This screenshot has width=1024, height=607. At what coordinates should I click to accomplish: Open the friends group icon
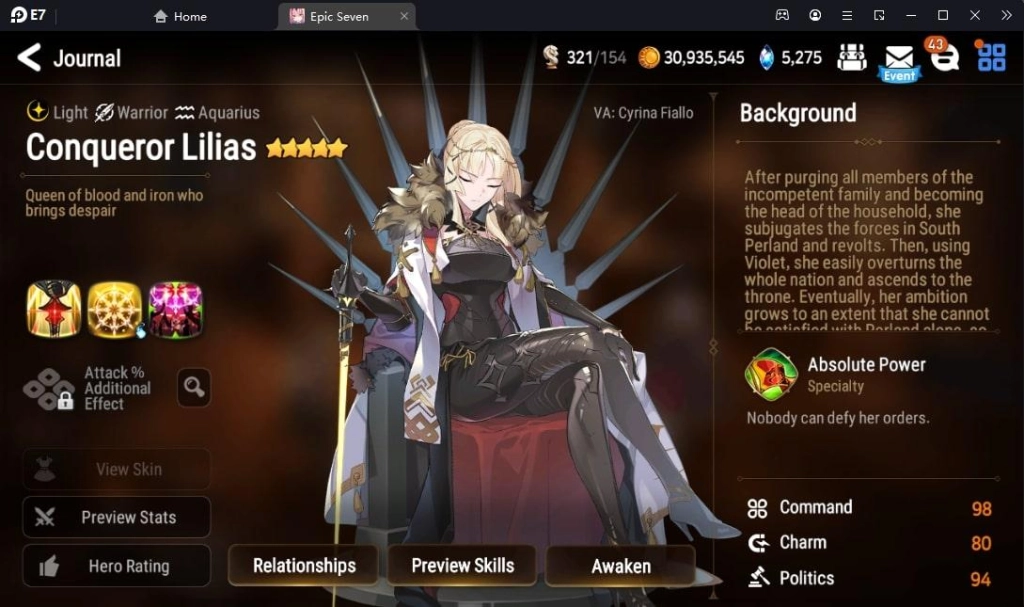(852, 58)
